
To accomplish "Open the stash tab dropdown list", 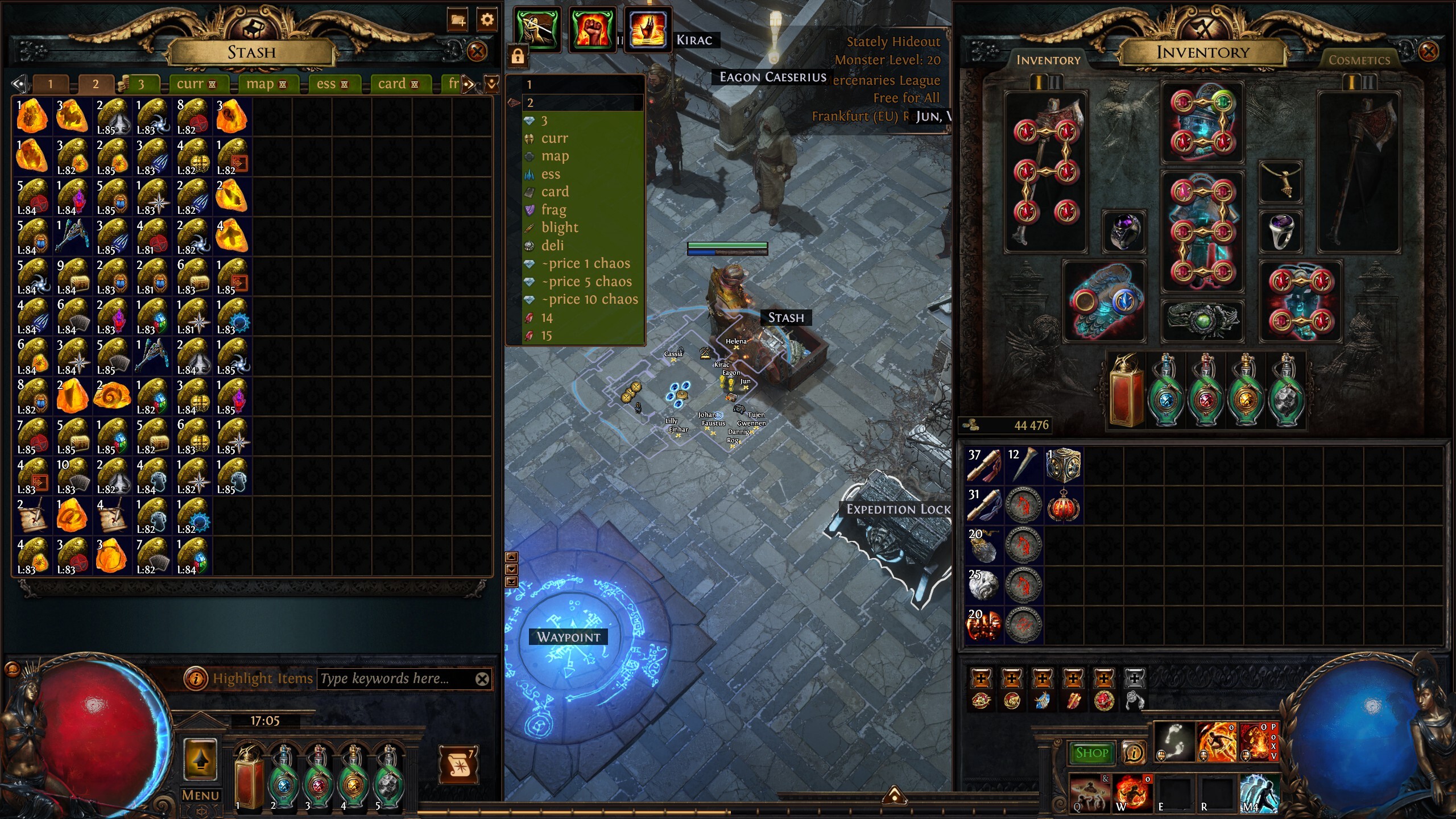I will coord(491,84).
